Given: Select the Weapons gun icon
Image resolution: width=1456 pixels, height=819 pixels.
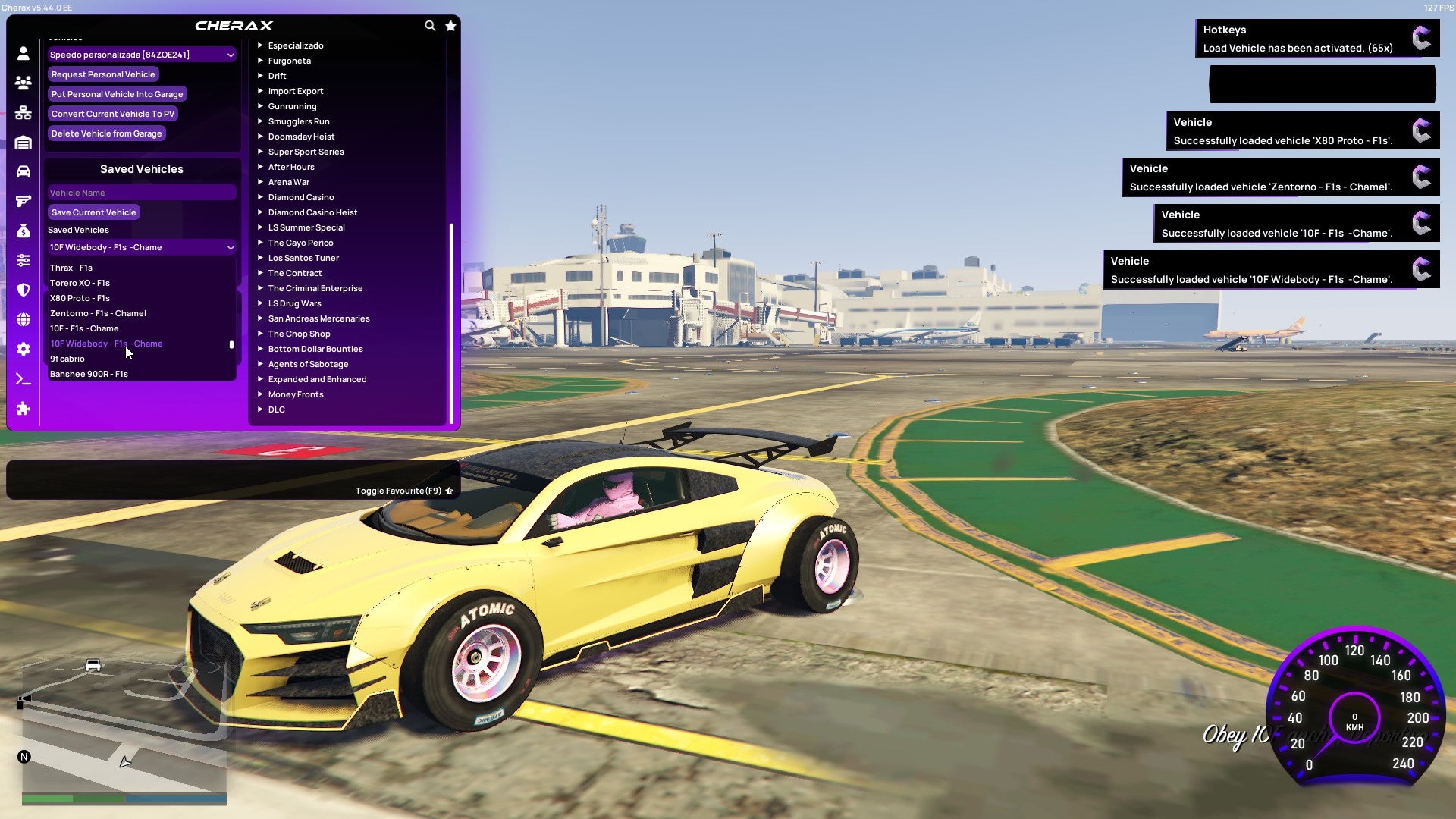Looking at the screenshot, I should [23, 200].
